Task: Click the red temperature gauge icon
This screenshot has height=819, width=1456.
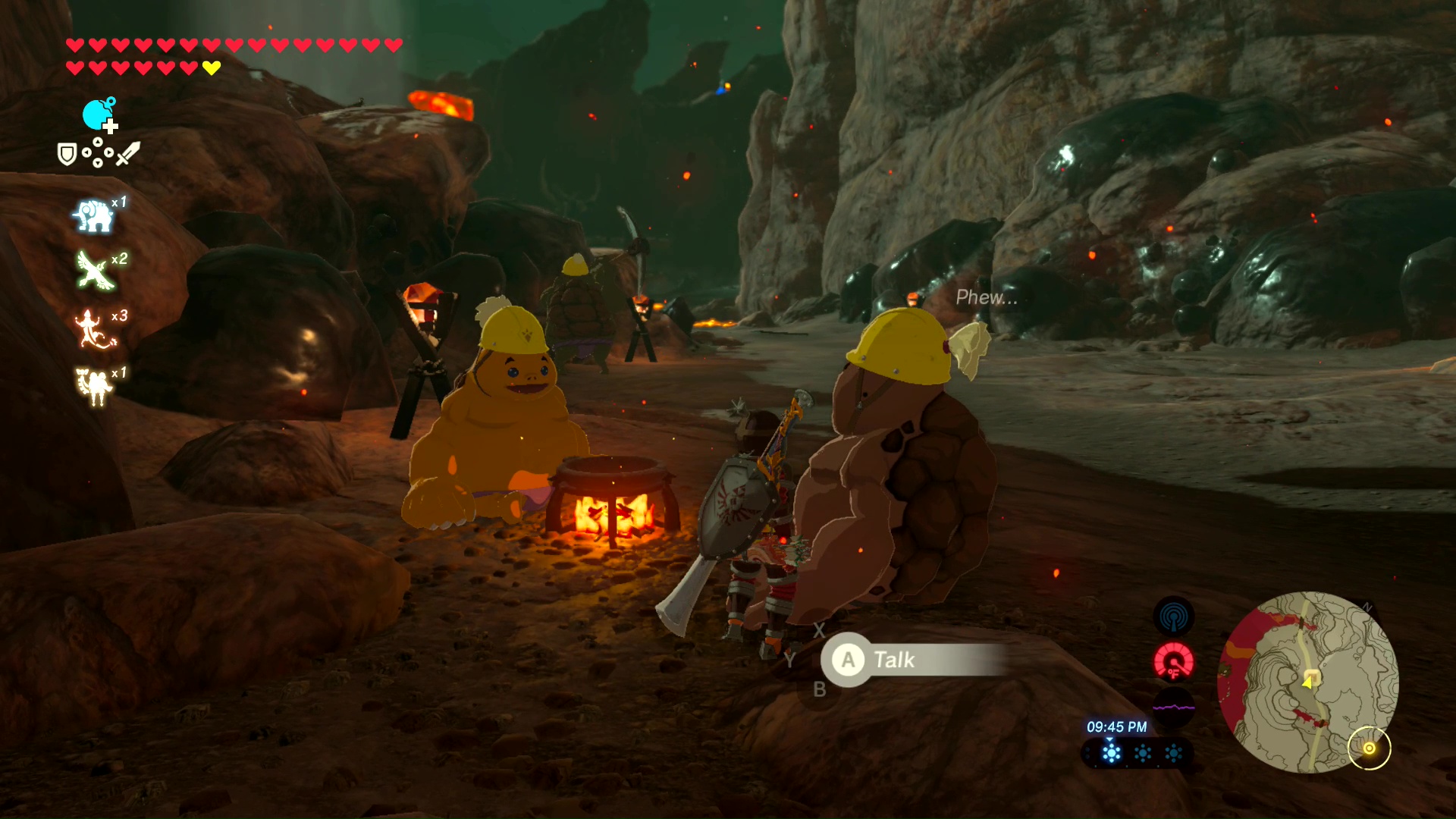Action: point(1173,661)
